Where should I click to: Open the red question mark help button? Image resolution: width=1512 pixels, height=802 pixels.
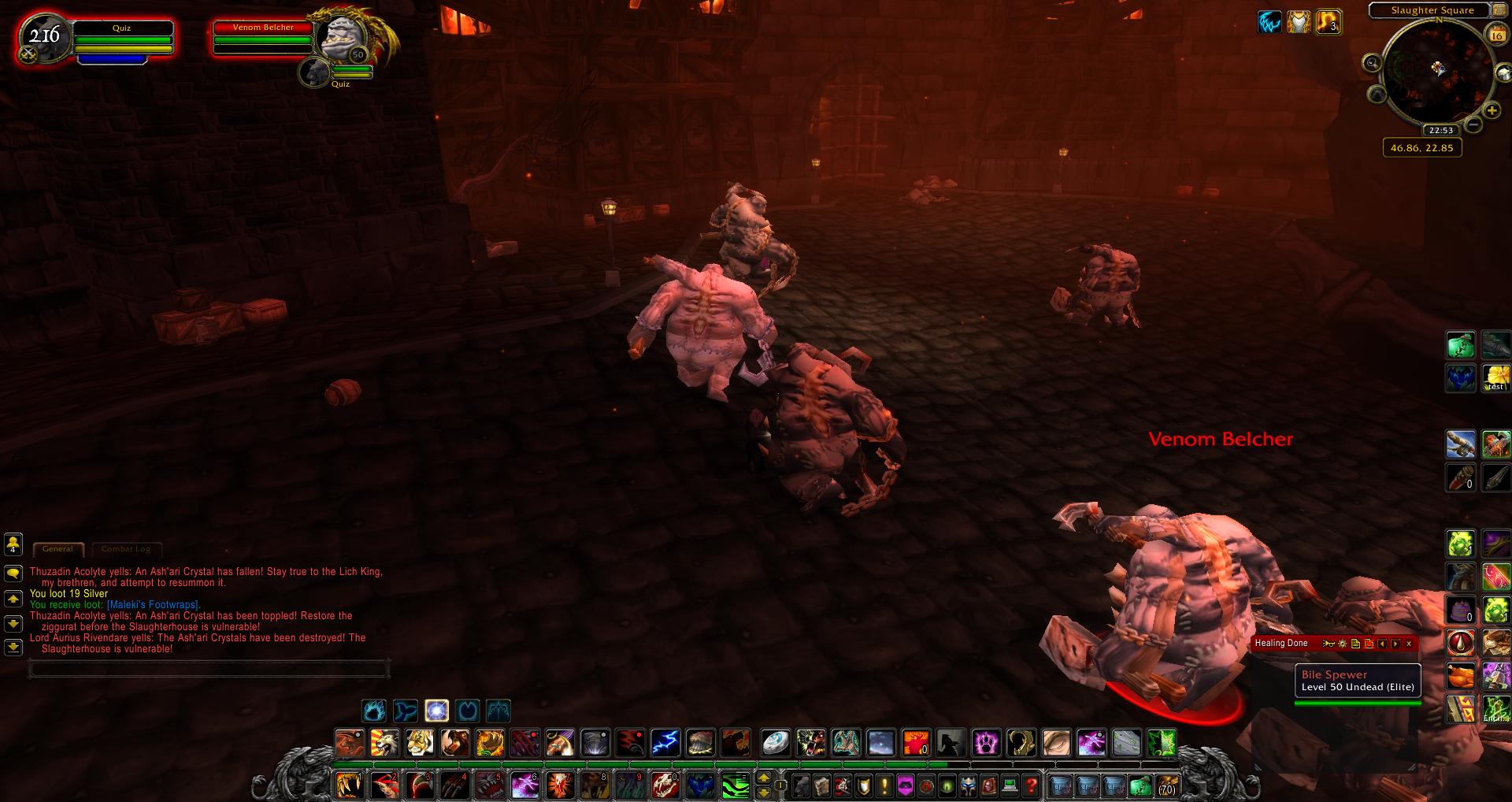(x=1031, y=785)
